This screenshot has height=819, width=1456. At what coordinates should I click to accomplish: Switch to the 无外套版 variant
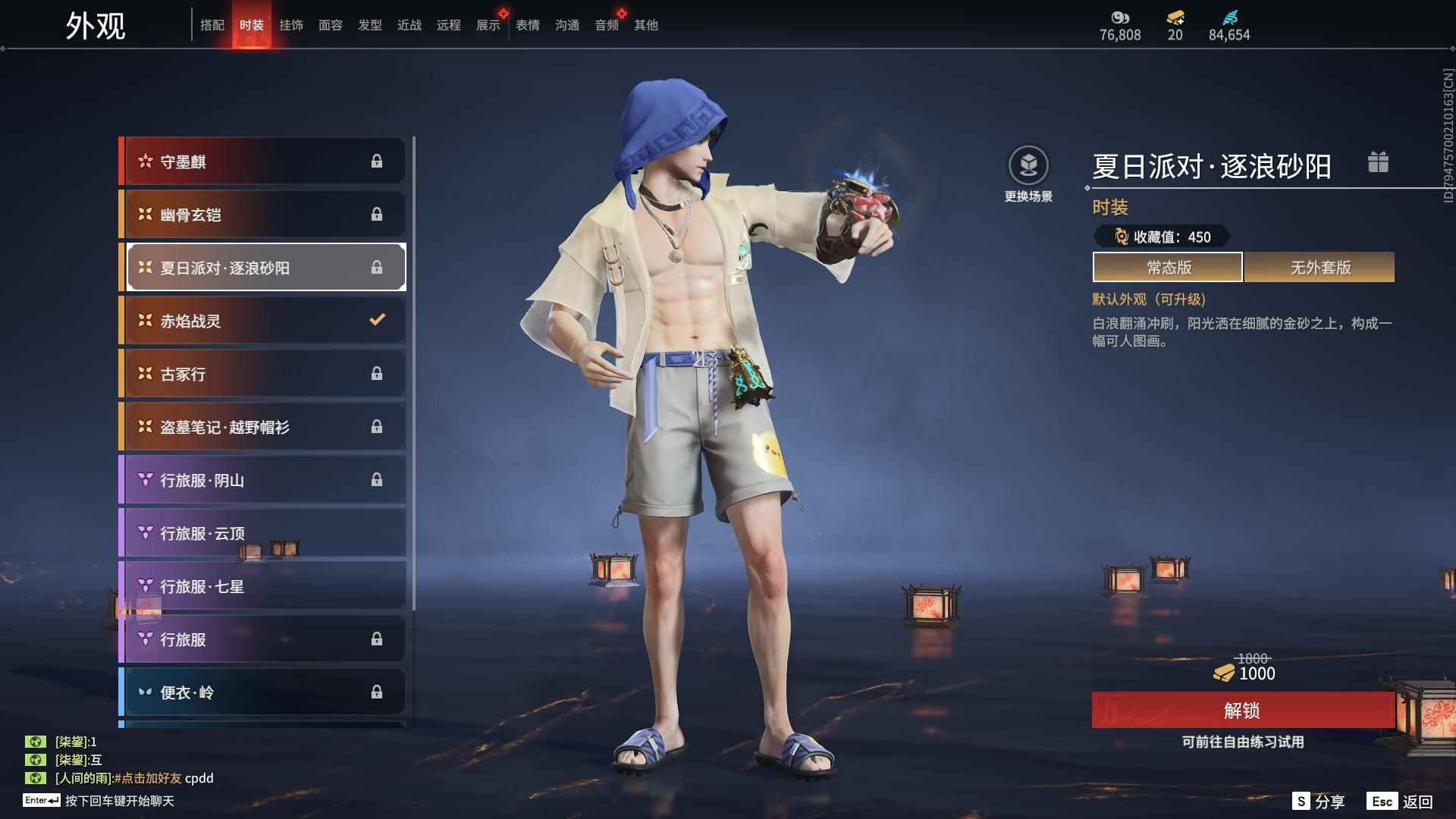coord(1319,268)
